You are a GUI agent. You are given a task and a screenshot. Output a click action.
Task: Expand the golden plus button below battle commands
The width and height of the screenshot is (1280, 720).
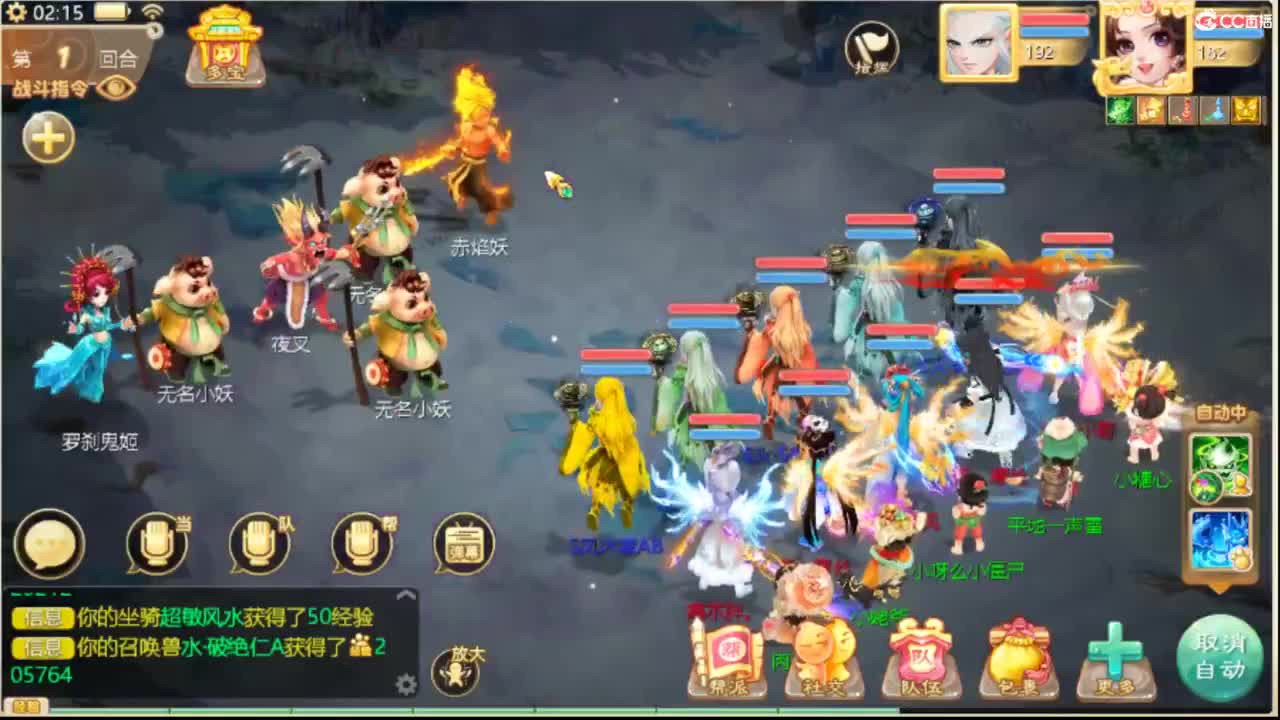pos(47,138)
